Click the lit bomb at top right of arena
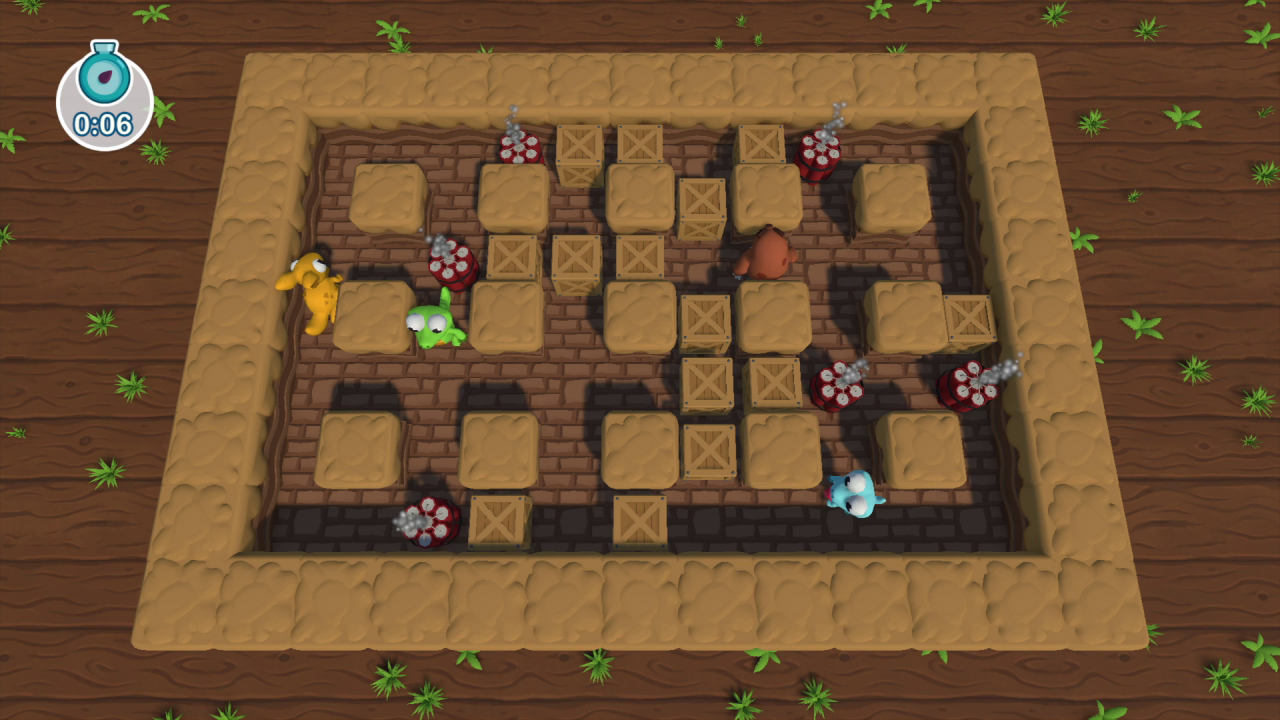The width and height of the screenshot is (1280, 720). coord(820,155)
